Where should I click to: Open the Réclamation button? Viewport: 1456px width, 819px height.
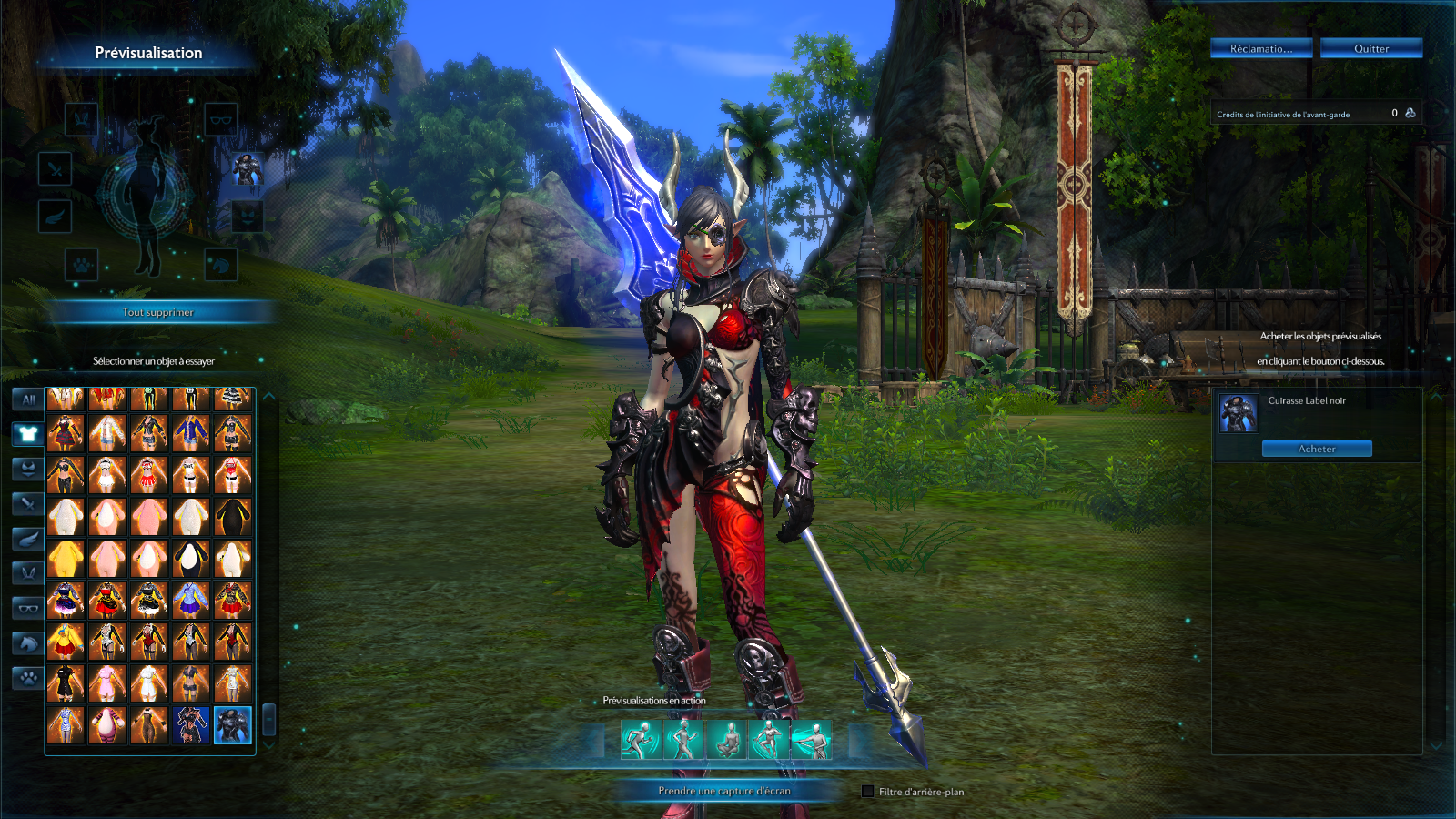pyautogui.click(x=1260, y=48)
